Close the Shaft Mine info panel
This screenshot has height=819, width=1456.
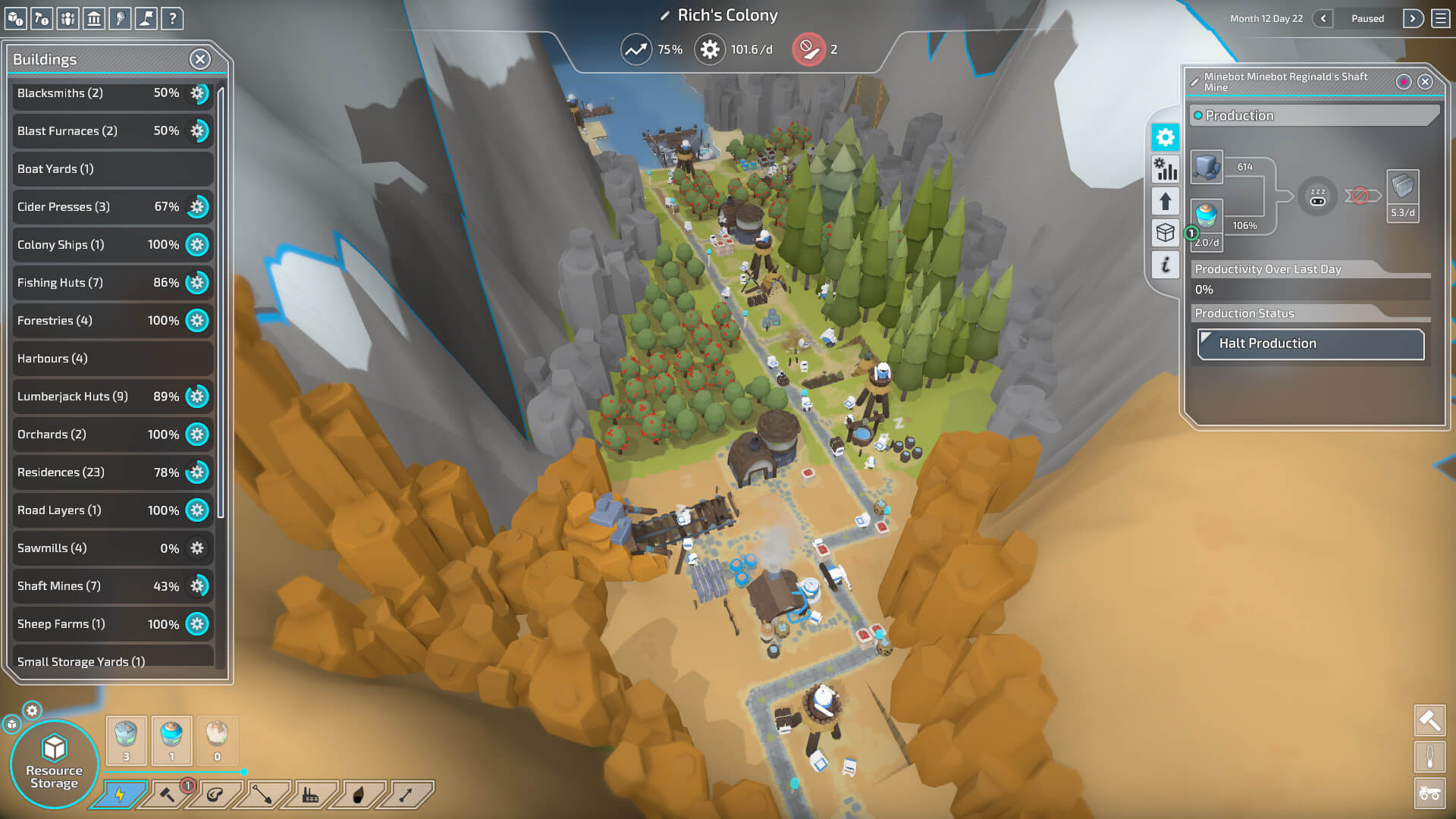1425,82
